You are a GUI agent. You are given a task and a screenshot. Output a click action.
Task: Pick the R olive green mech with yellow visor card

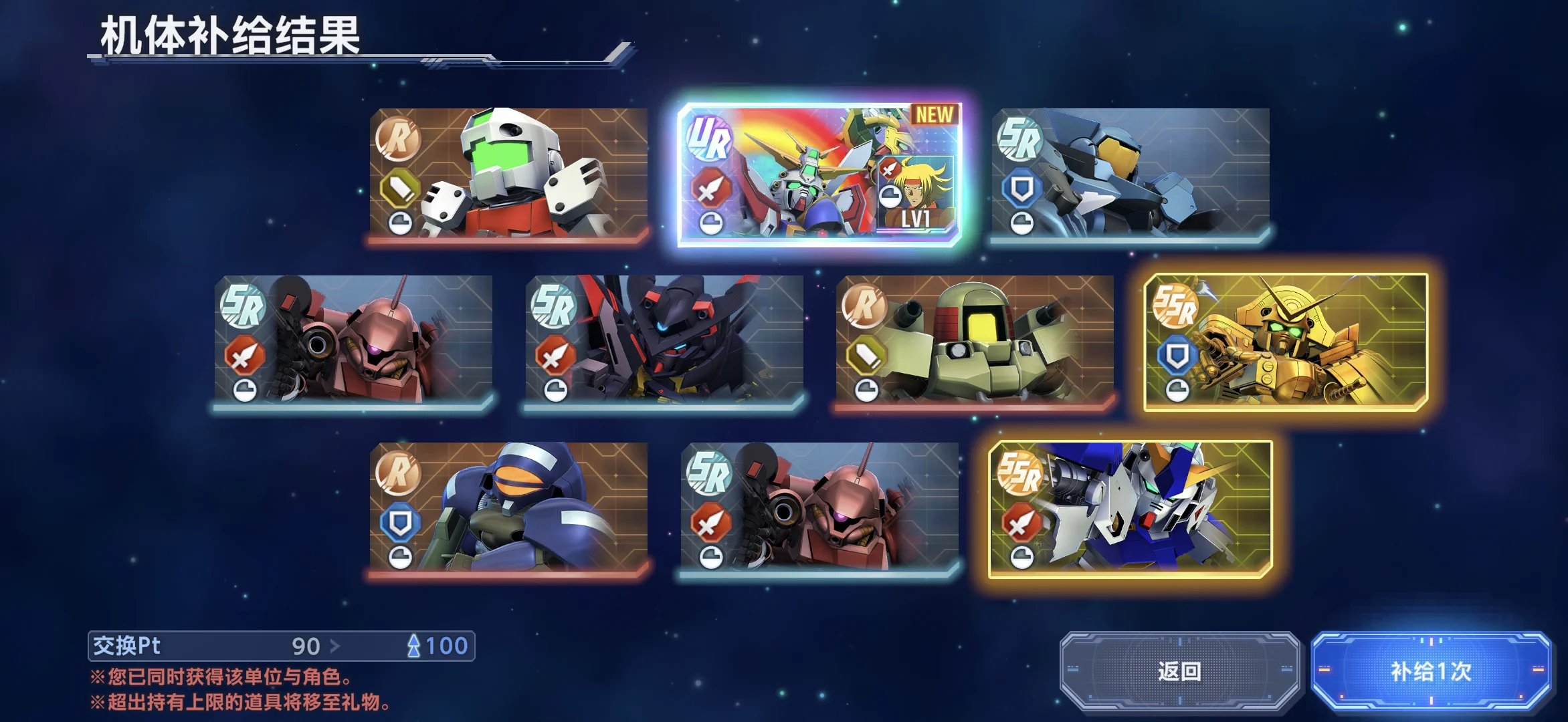tap(975, 340)
